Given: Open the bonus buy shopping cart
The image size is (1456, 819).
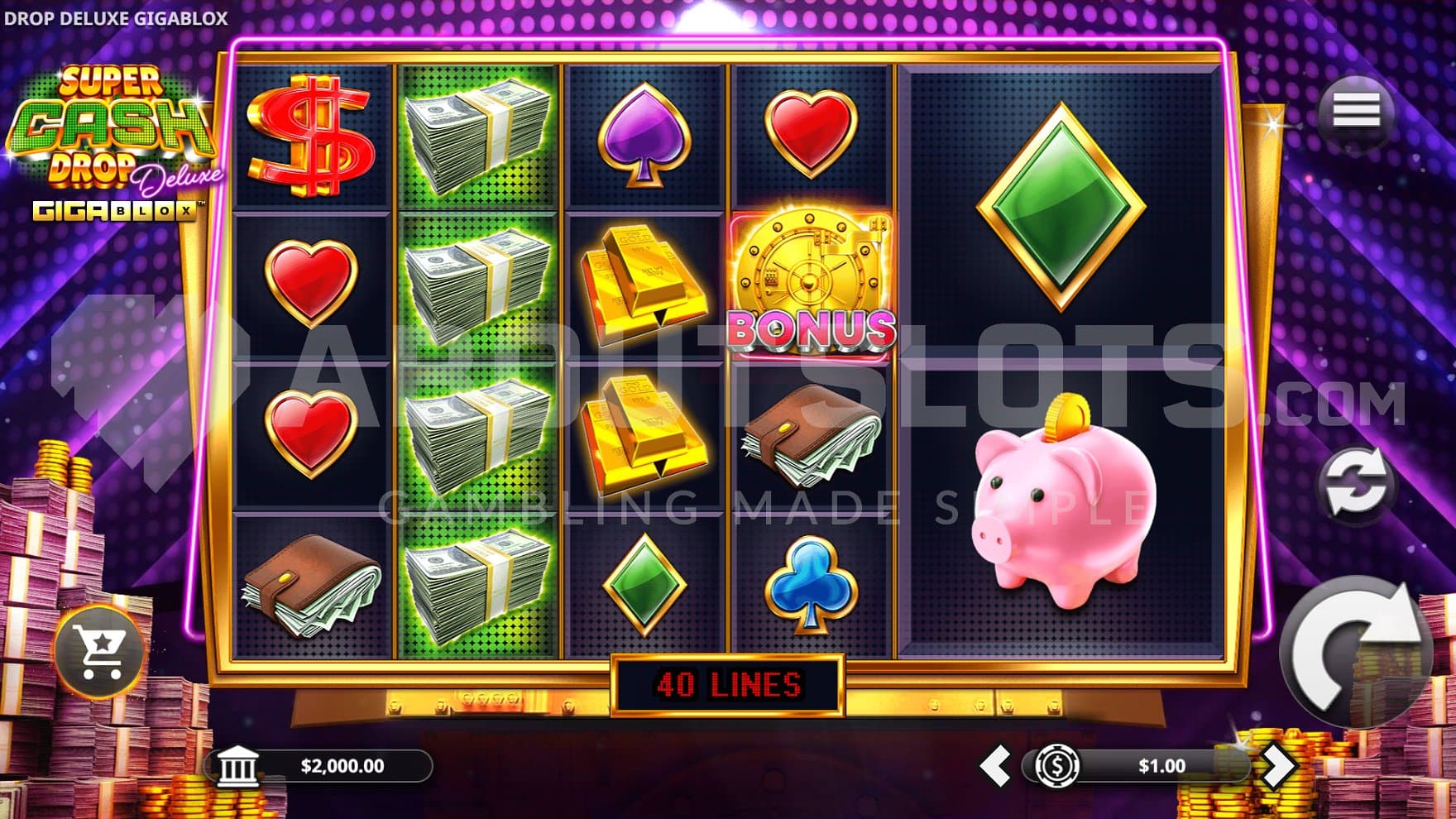Looking at the screenshot, I should tap(99, 652).
